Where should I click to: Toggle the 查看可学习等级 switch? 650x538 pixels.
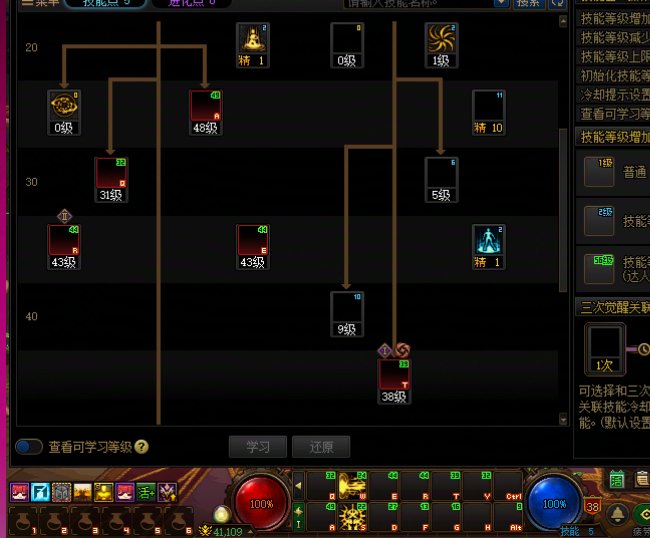click(29, 447)
